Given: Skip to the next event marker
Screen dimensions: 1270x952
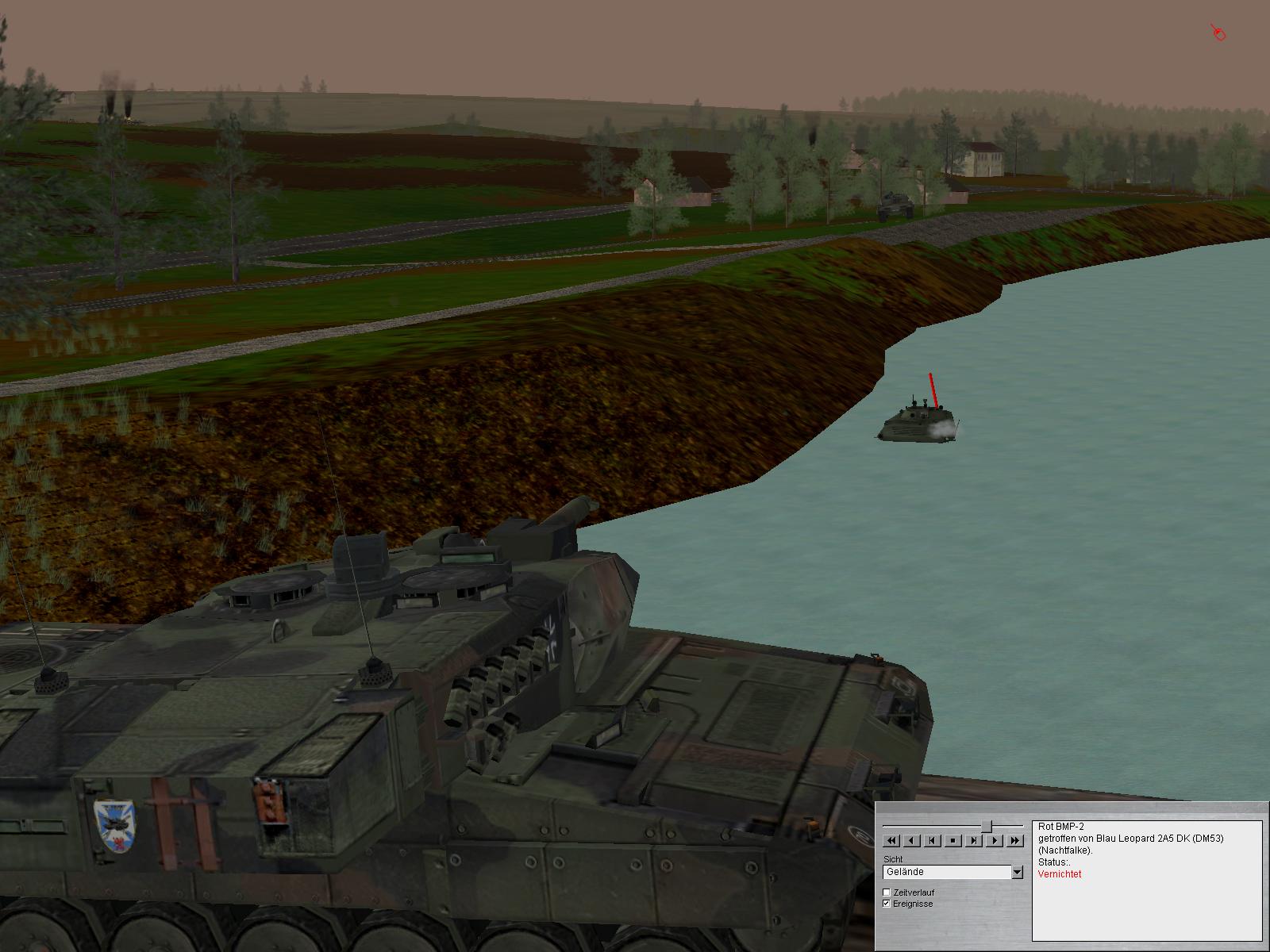Looking at the screenshot, I should (974, 840).
